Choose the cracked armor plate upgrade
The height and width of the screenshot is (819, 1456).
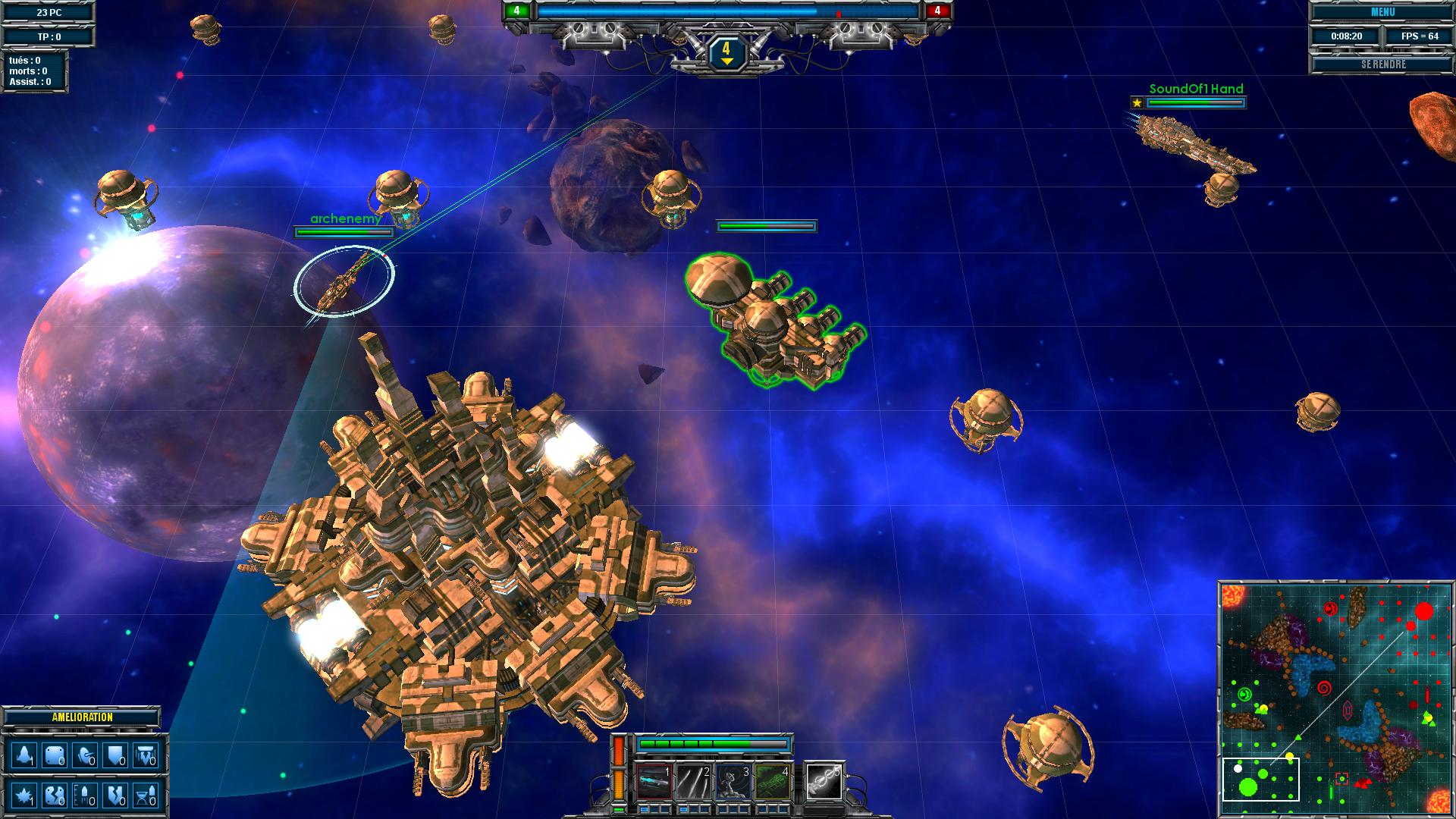(x=55, y=795)
